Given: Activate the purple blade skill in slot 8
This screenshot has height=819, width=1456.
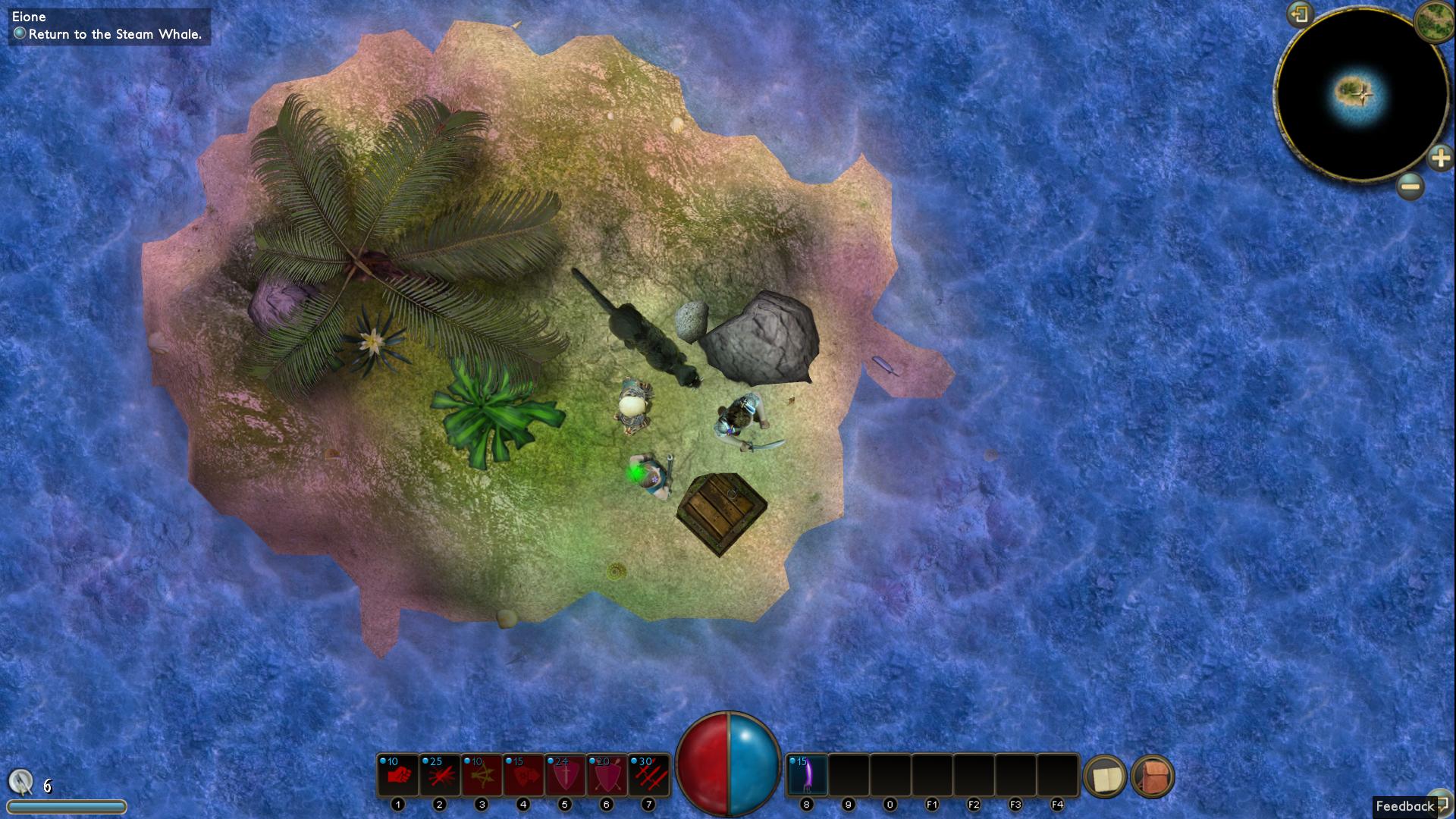Looking at the screenshot, I should coord(807,775).
